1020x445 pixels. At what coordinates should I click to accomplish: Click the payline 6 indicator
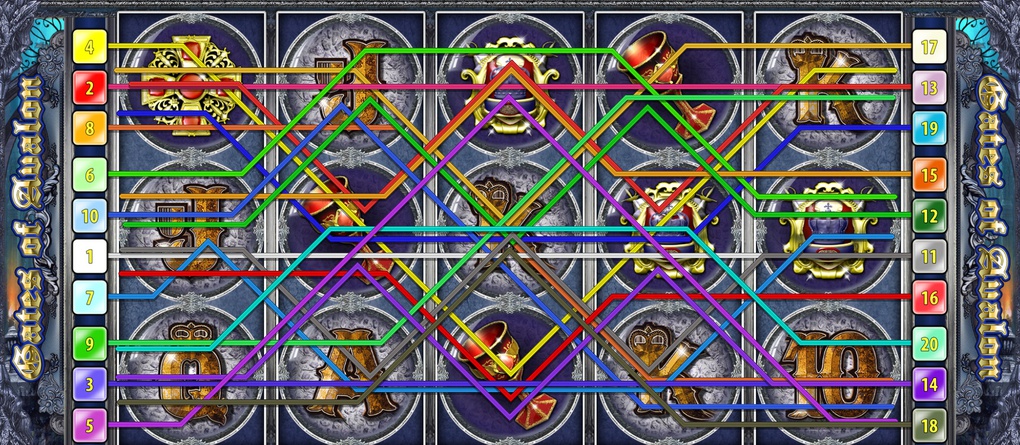coord(89,175)
